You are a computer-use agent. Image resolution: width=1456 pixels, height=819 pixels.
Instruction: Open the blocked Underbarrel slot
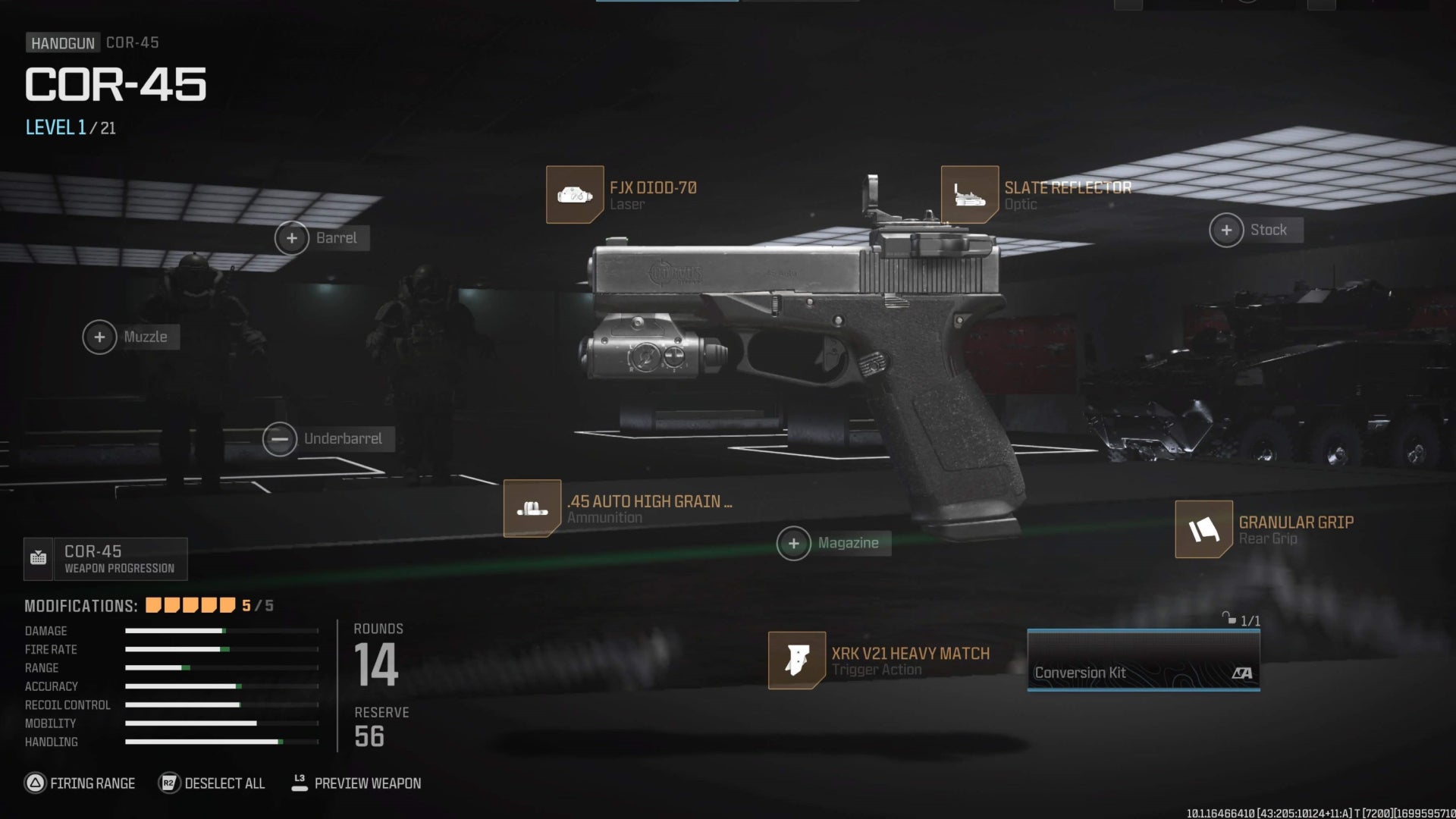(x=280, y=439)
